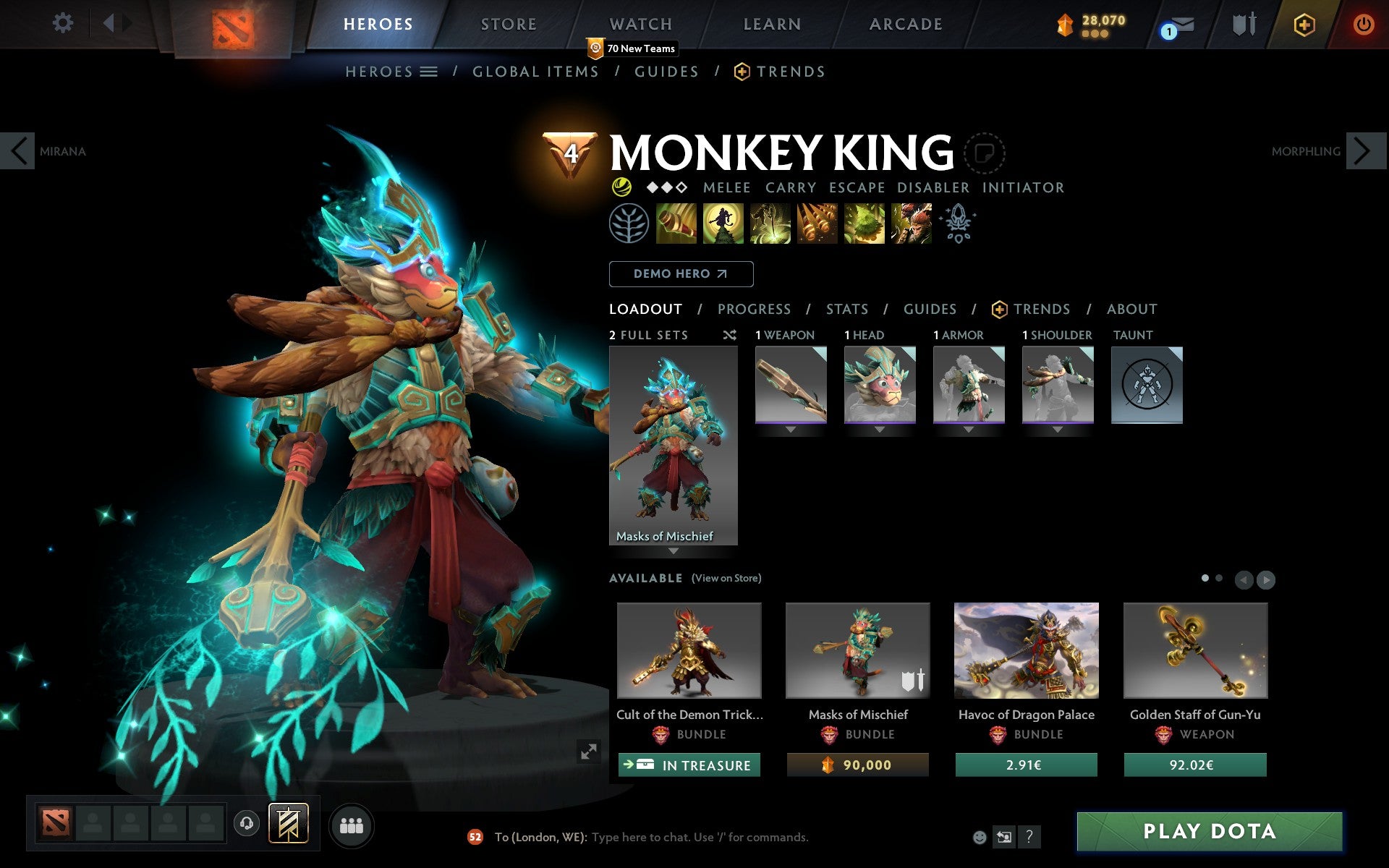Expand the weapon slot dropdown arrow
Screen dimensions: 1389x868
789,430
